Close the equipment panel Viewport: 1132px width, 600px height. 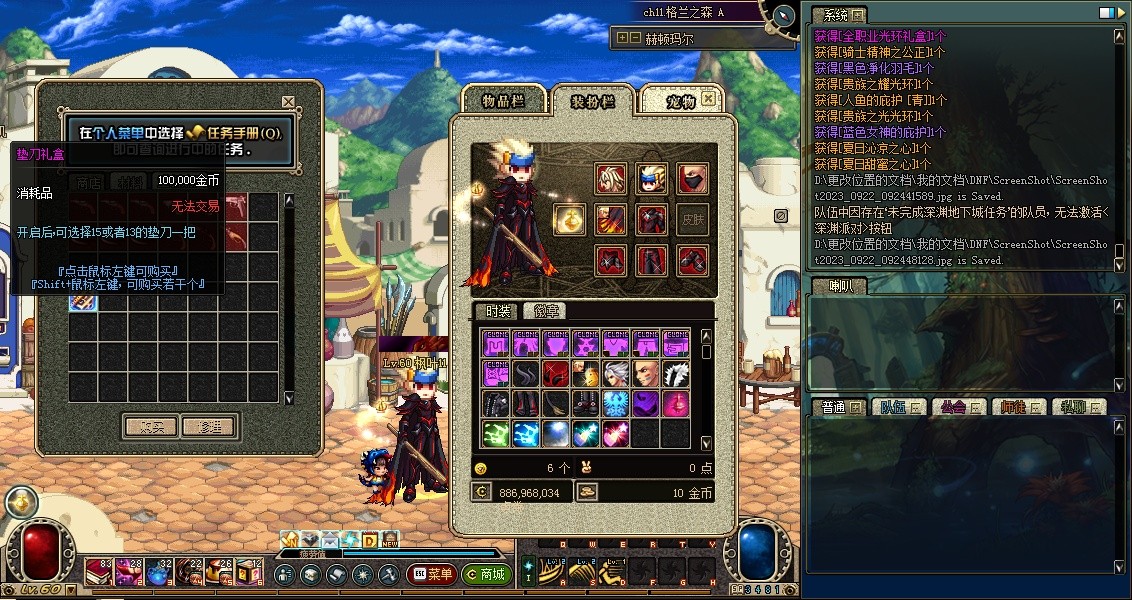pyautogui.click(x=708, y=98)
